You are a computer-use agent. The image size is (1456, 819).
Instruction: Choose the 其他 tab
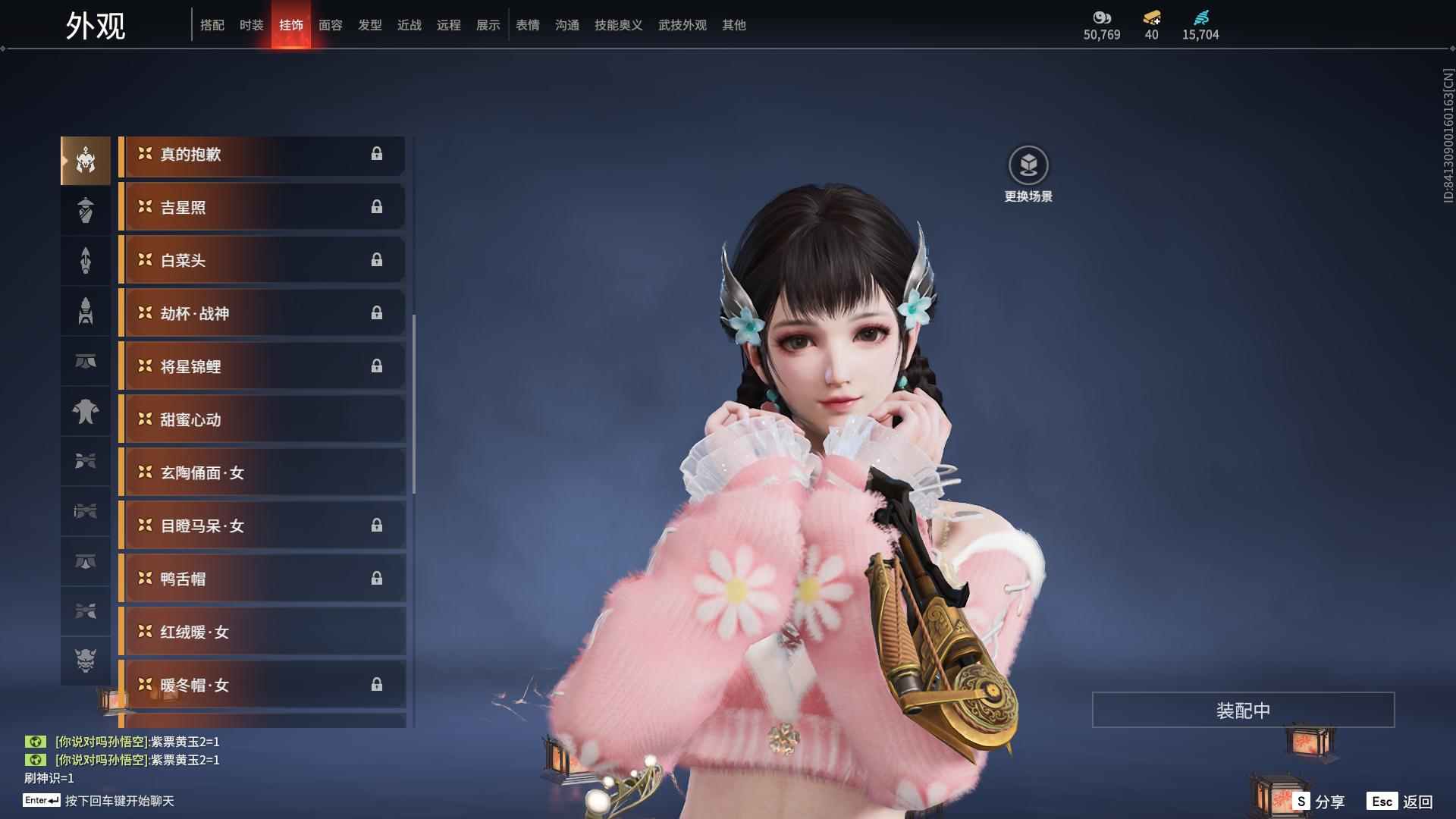click(733, 25)
